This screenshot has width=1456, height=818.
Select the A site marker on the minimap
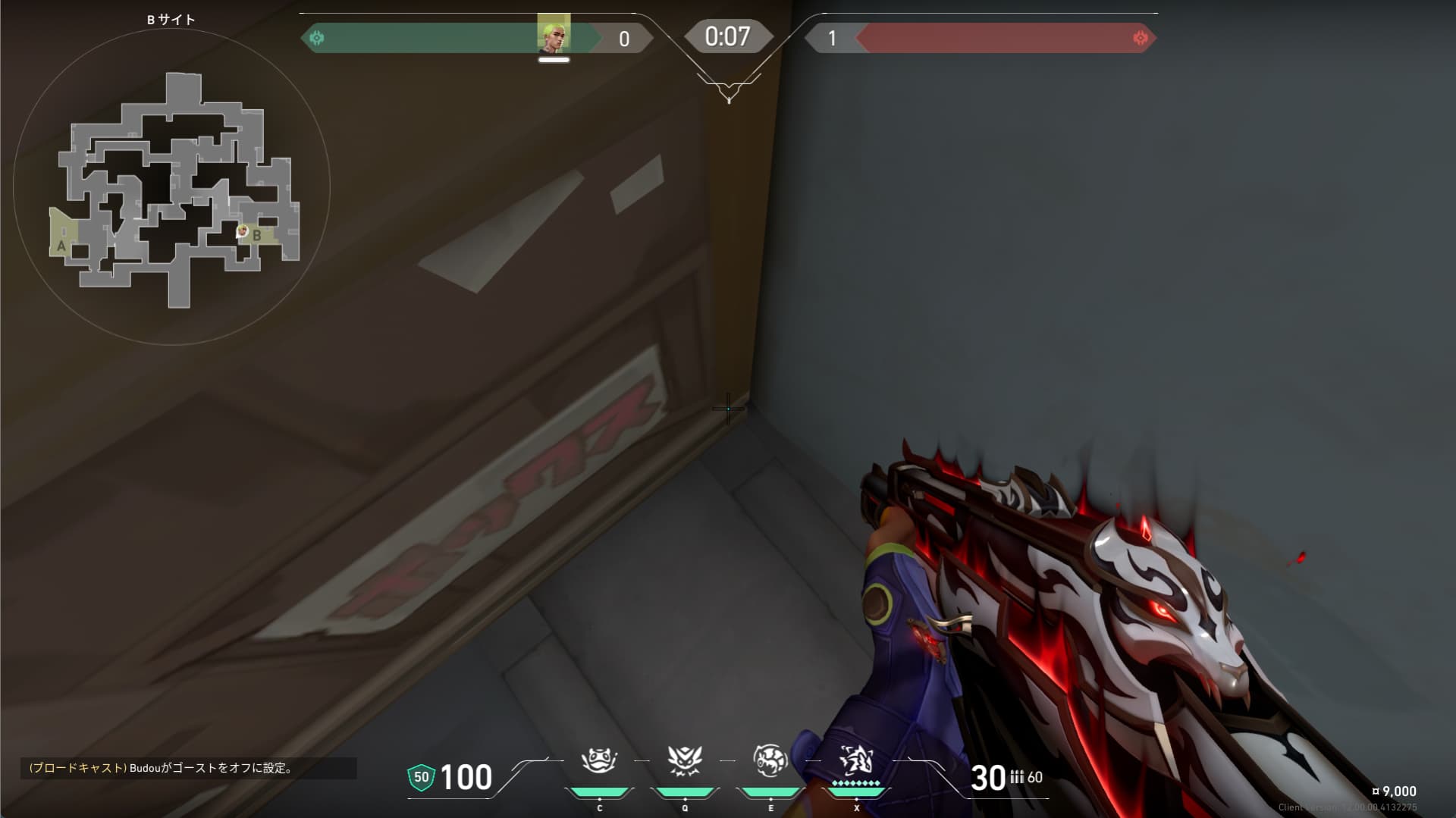(x=61, y=246)
